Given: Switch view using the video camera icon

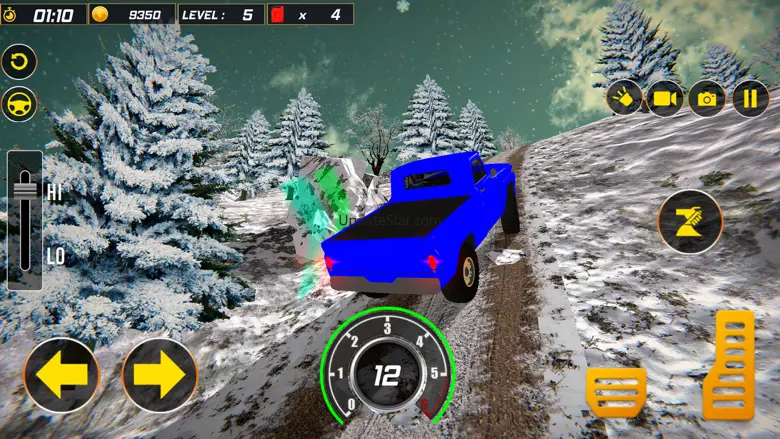Looking at the screenshot, I should pos(665,98).
